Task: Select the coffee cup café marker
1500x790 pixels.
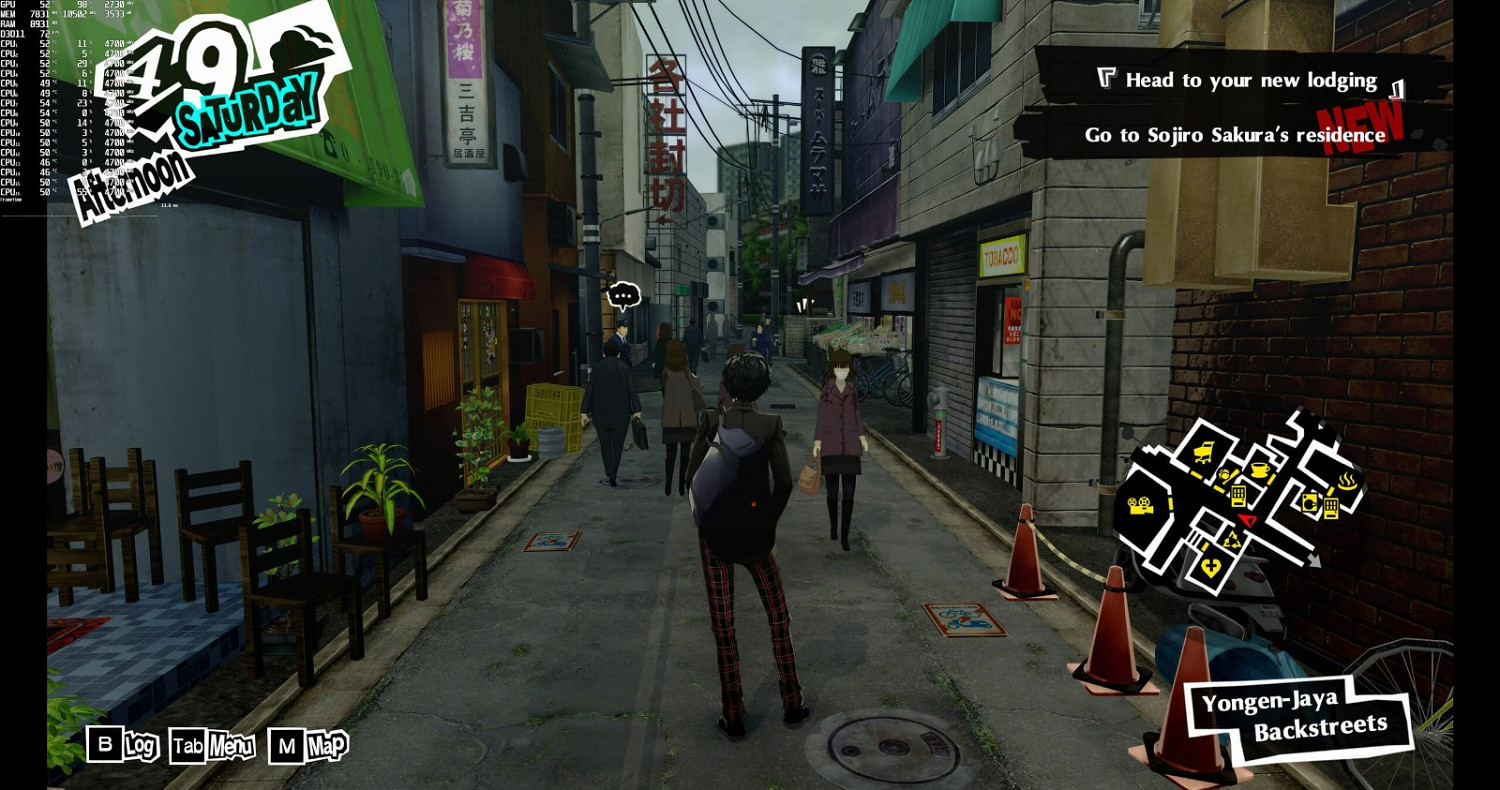Action: coord(1260,470)
